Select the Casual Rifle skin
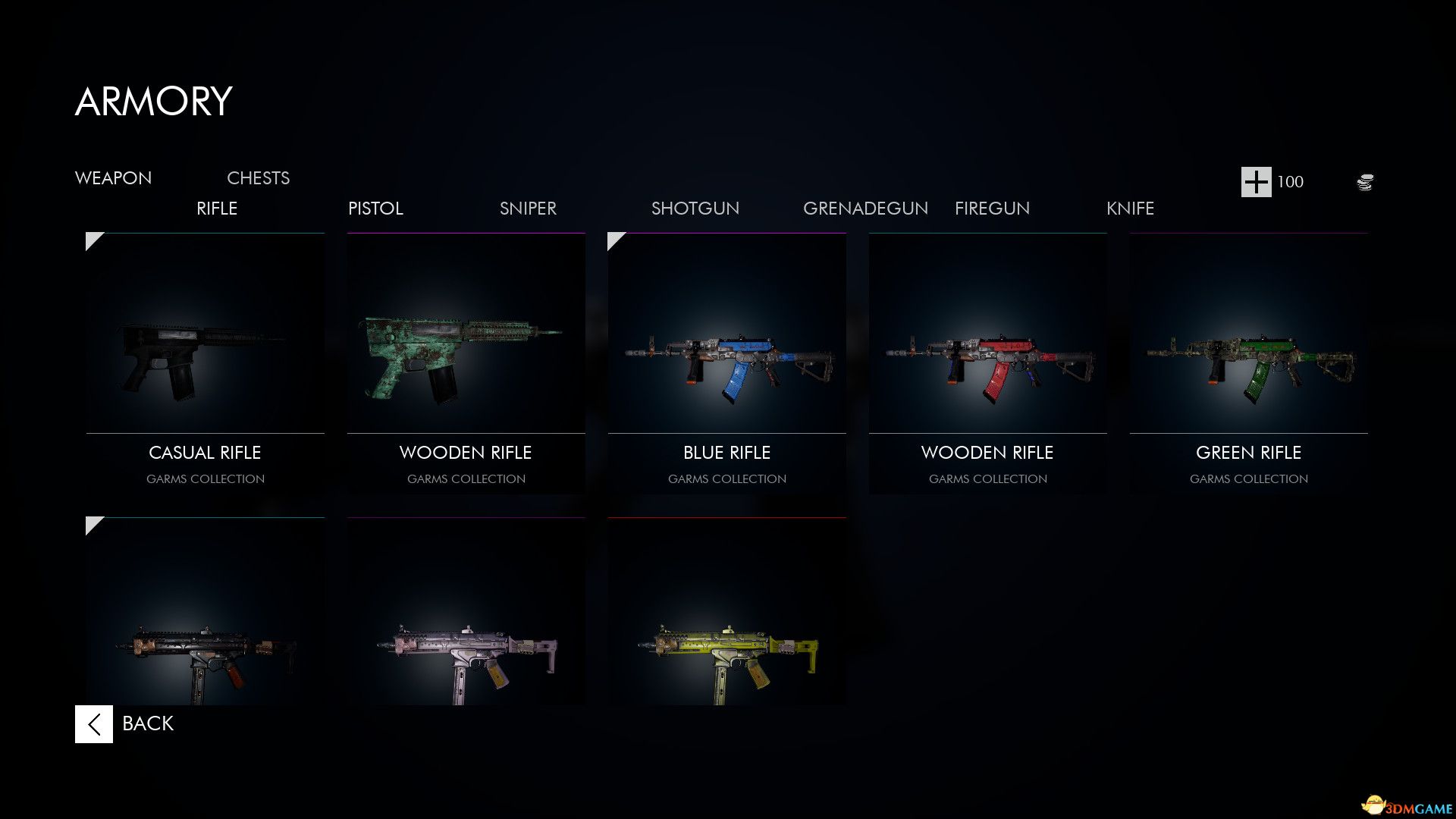 point(205,364)
